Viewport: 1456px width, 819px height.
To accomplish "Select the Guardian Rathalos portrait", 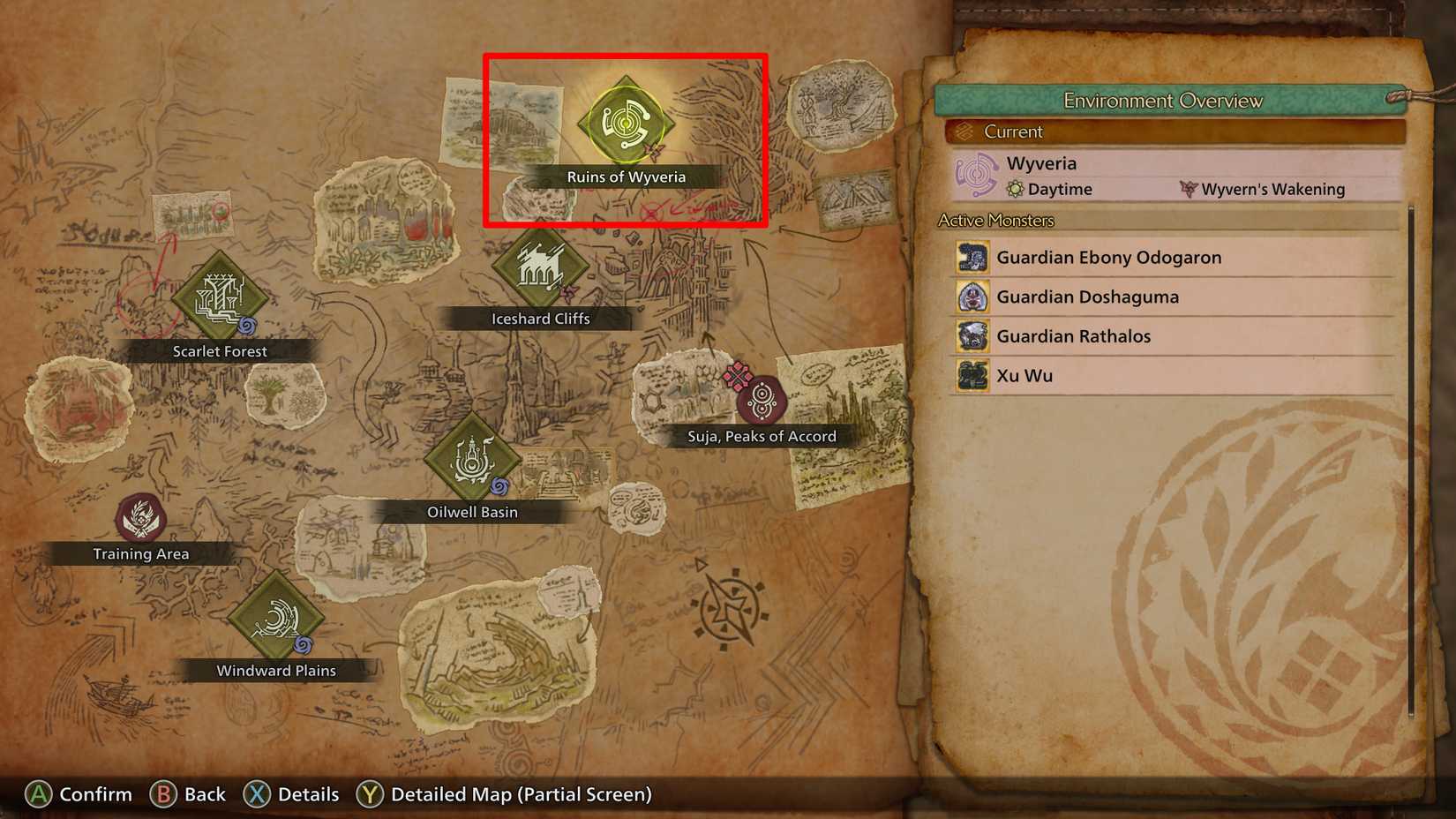I will pyautogui.click(x=973, y=336).
